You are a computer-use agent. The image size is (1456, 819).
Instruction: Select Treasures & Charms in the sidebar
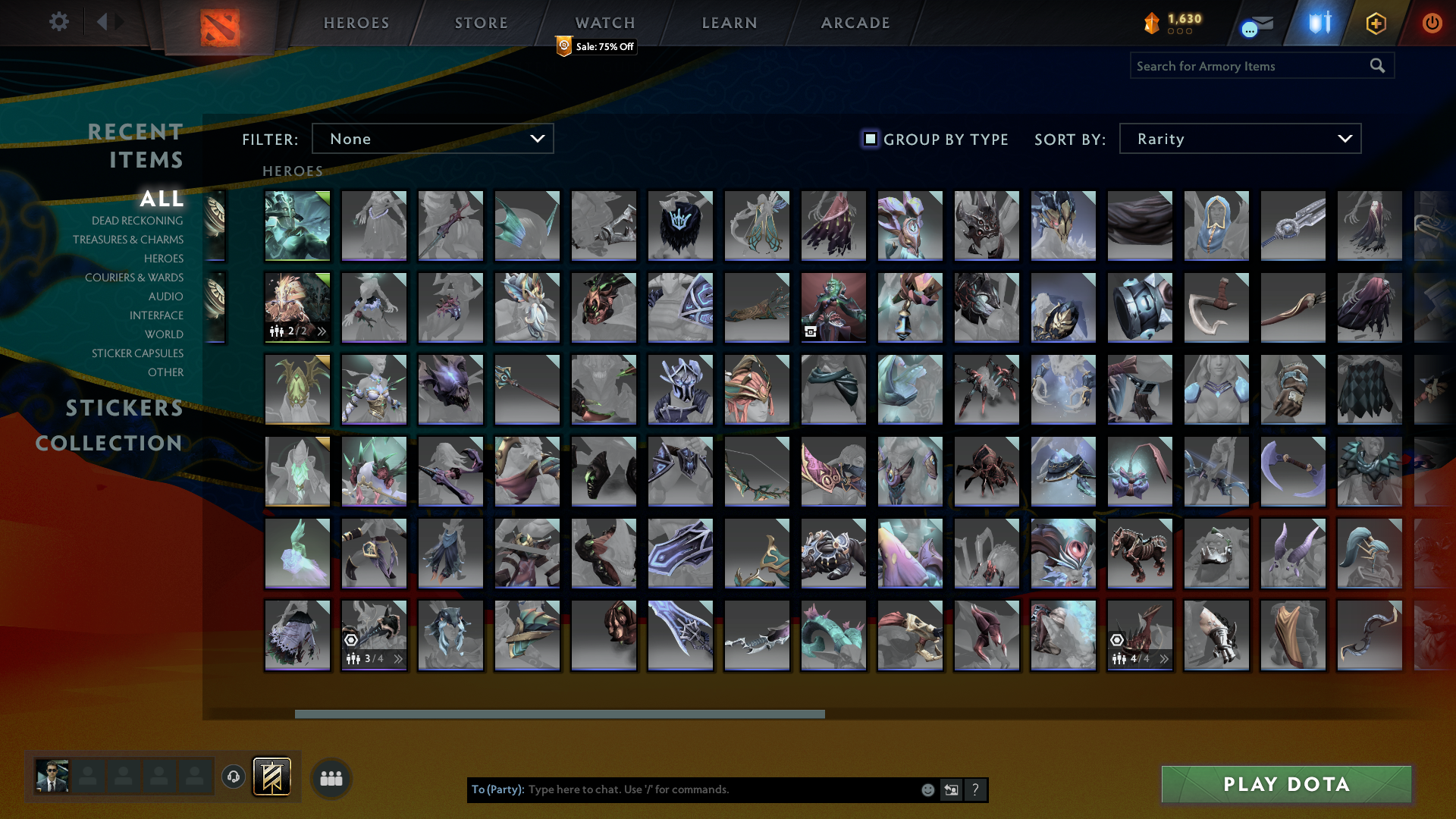(129, 240)
